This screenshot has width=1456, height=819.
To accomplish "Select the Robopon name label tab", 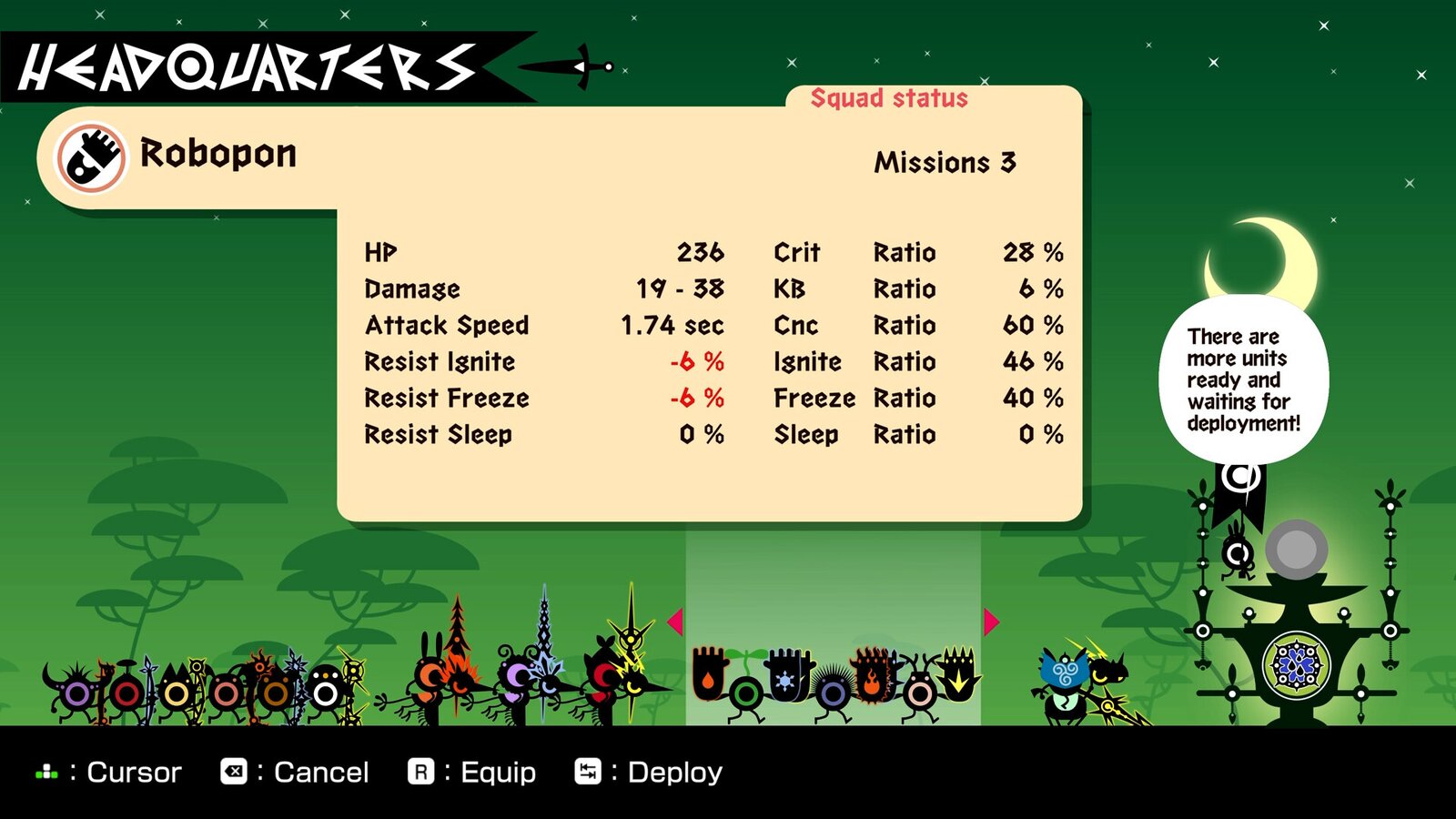I will coord(217,154).
